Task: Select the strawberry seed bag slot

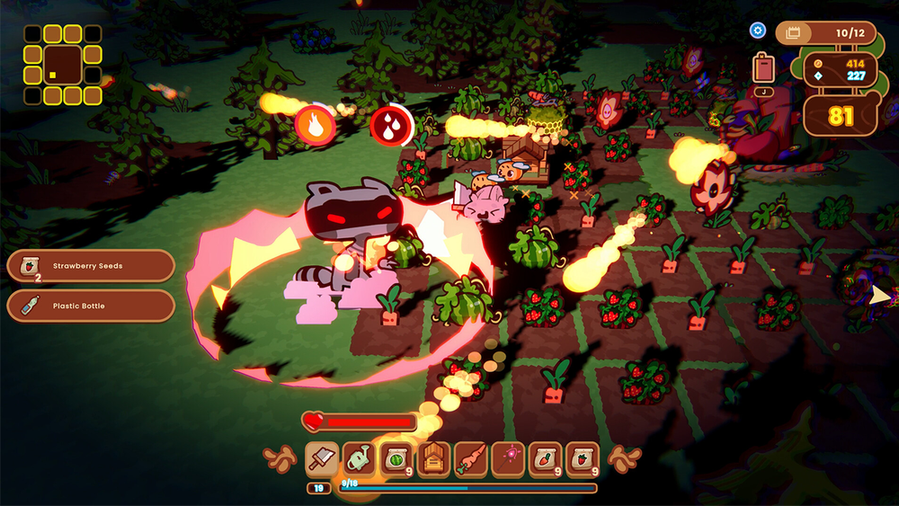Action: tap(582, 459)
